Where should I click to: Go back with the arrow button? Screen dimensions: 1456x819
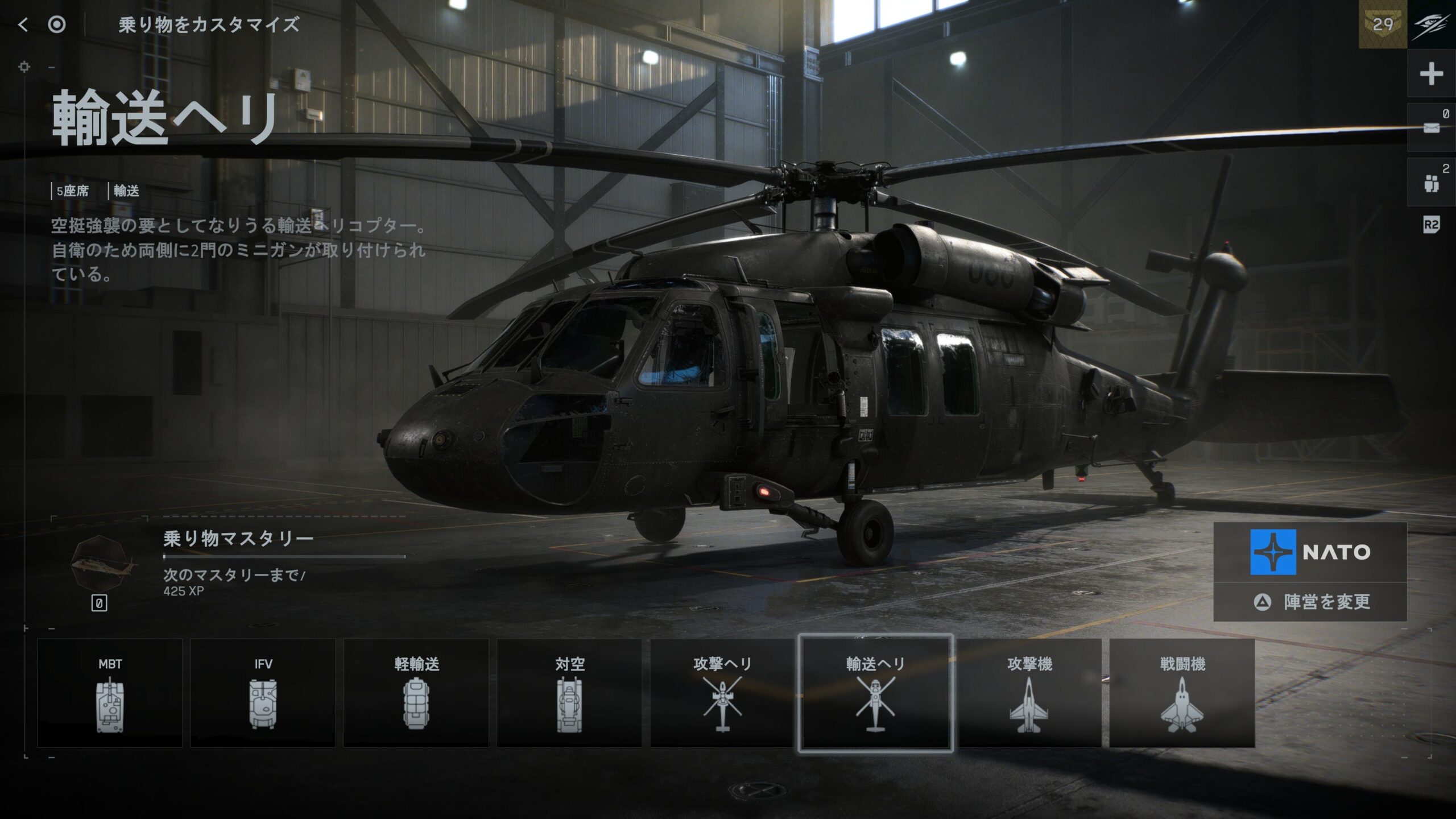point(23,24)
